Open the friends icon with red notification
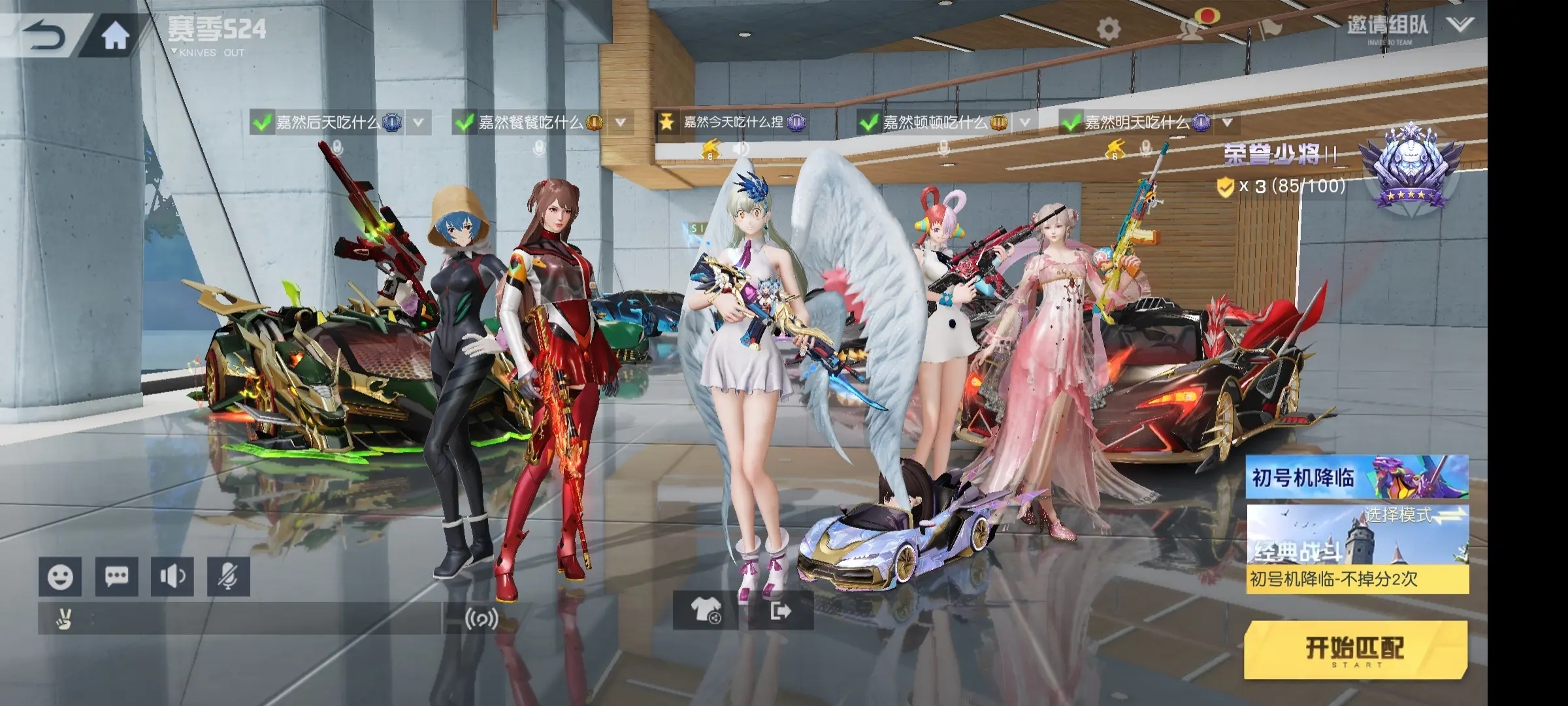Viewport: 1568px width, 706px height. click(x=1193, y=26)
